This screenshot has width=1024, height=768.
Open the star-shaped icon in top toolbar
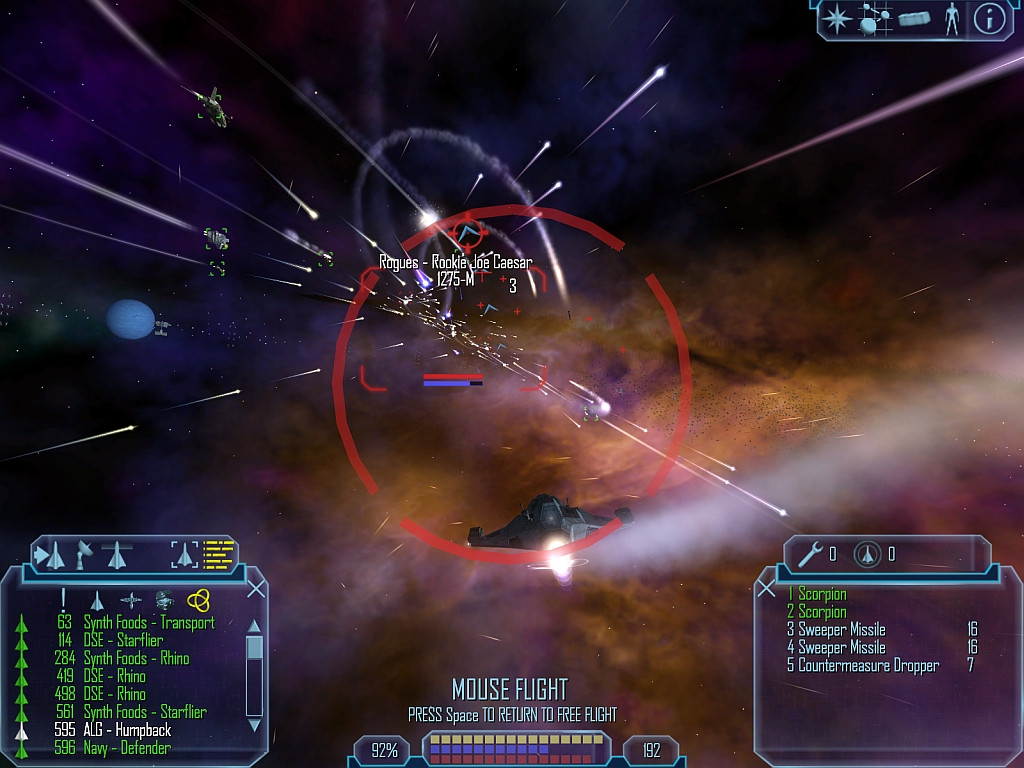pos(837,19)
